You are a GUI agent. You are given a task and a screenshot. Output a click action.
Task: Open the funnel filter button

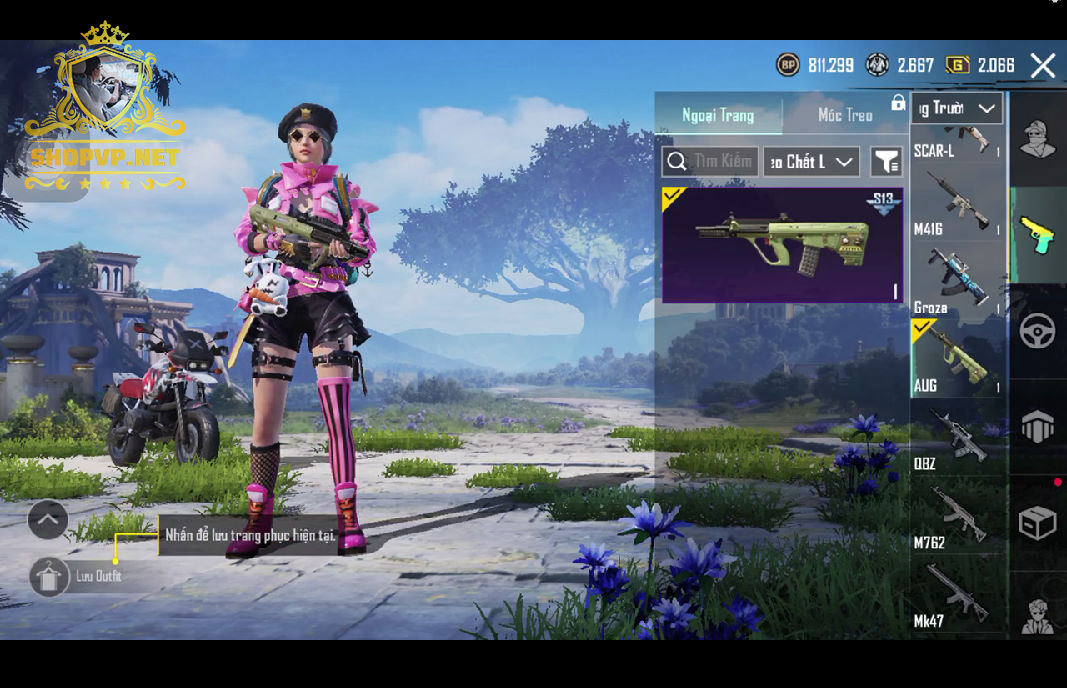click(x=886, y=161)
